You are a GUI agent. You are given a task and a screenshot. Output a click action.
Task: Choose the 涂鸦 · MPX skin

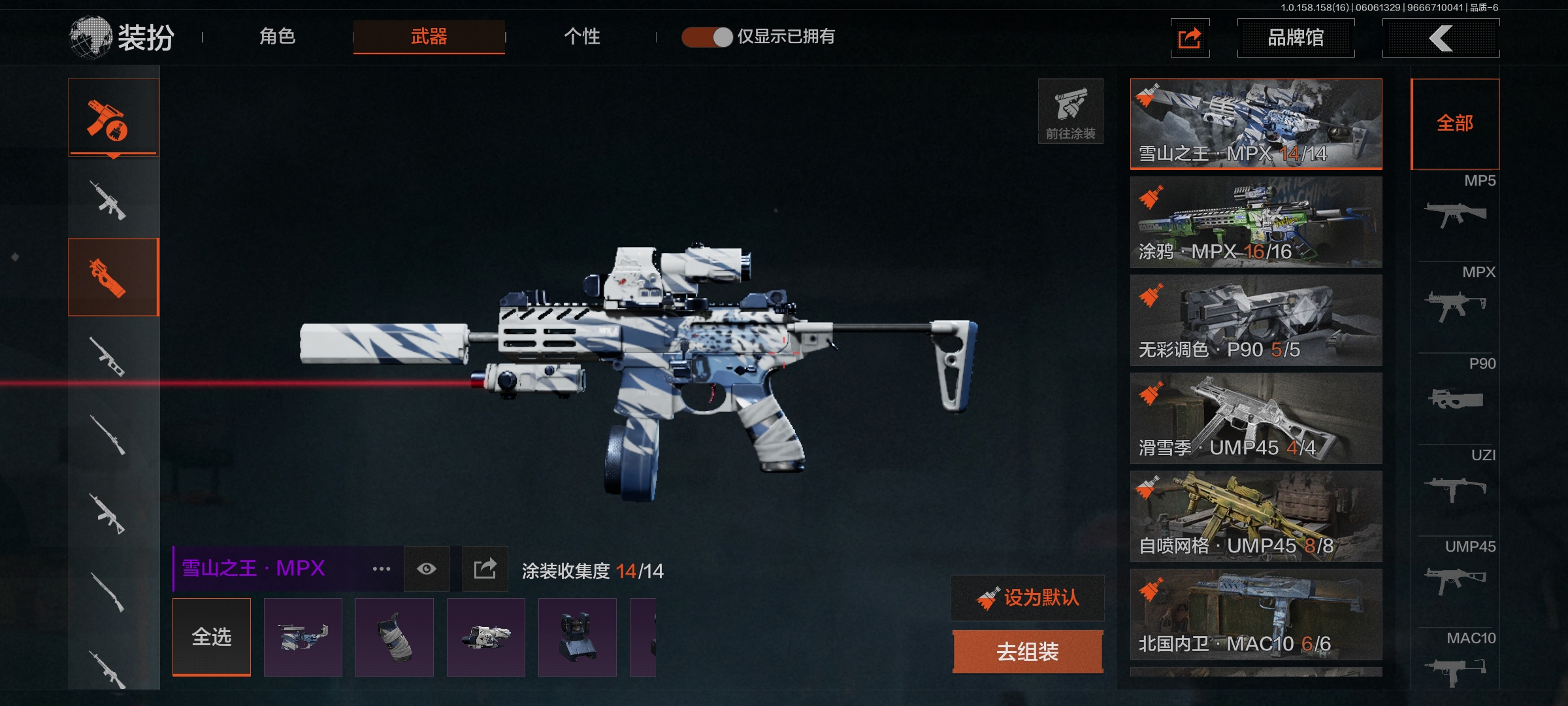coord(1256,222)
